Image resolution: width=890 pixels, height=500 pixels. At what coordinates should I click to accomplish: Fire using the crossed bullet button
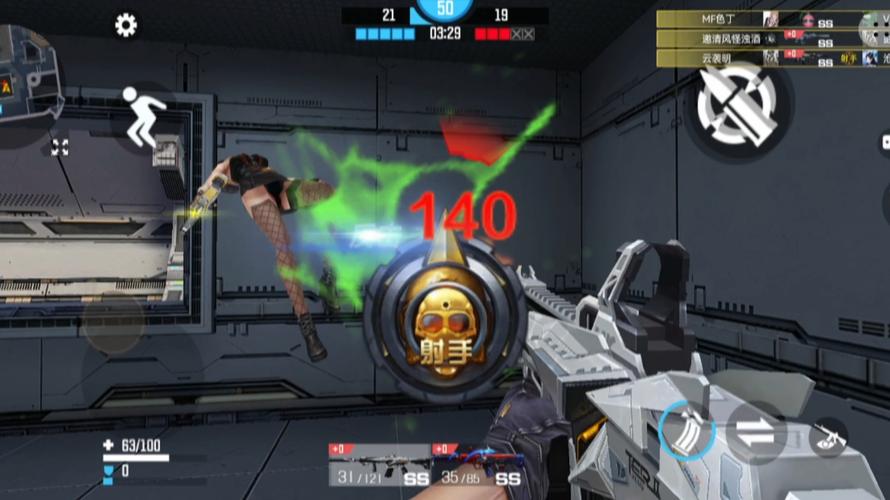738,103
